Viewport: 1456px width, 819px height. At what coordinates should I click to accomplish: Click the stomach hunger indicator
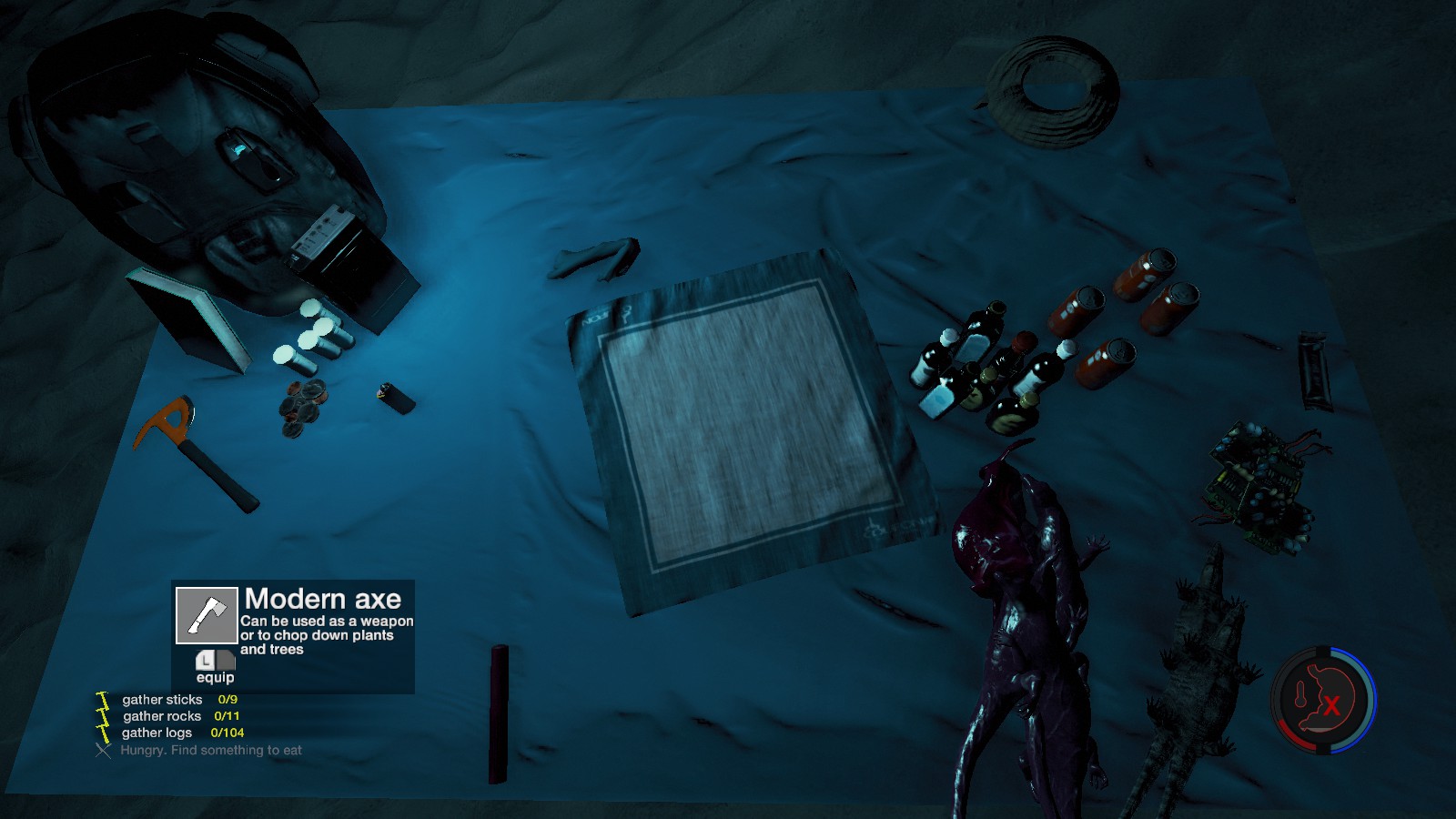[1323, 700]
